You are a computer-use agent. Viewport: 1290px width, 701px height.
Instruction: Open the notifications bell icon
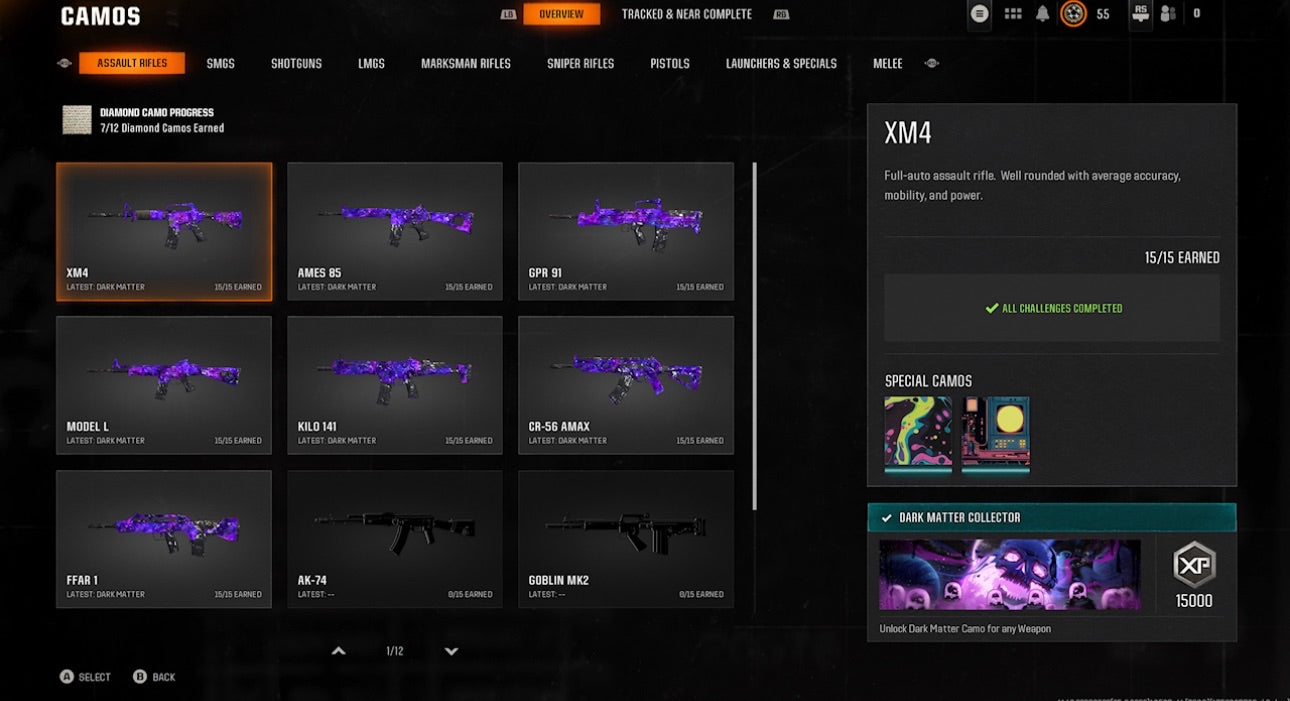click(x=1043, y=14)
